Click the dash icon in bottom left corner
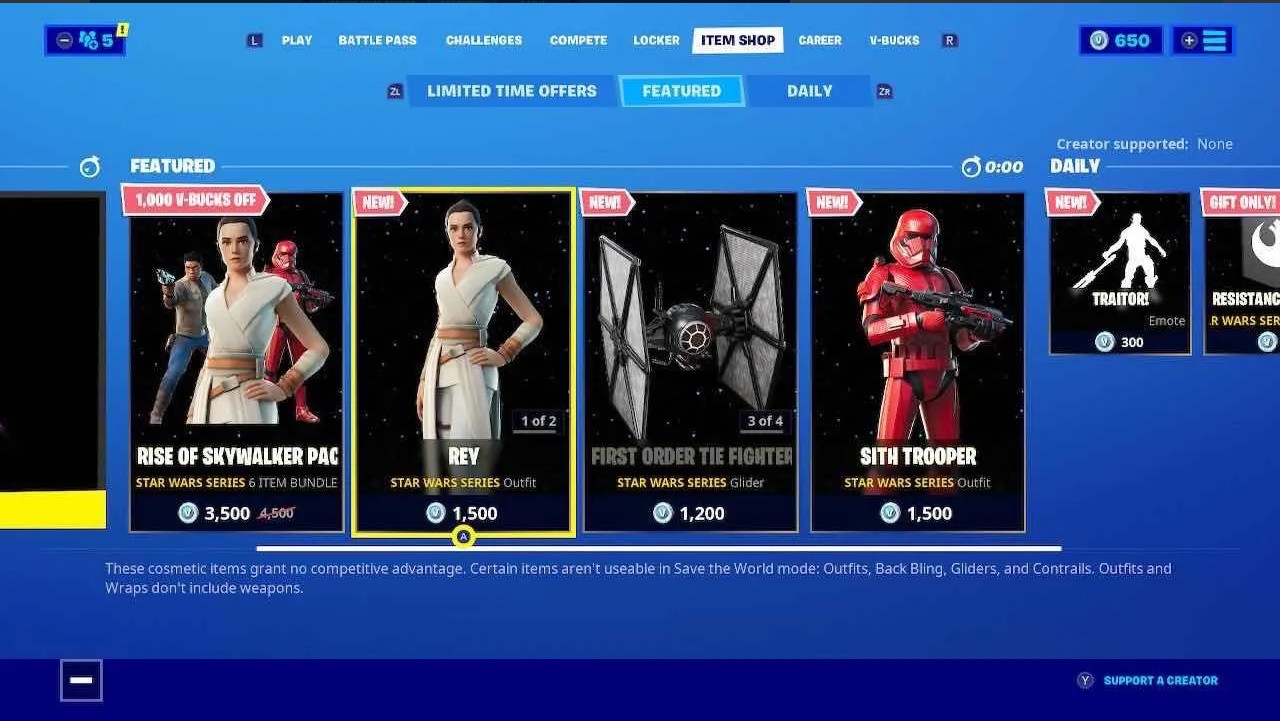The height and width of the screenshot is (721, 1280). click(80, 679)
